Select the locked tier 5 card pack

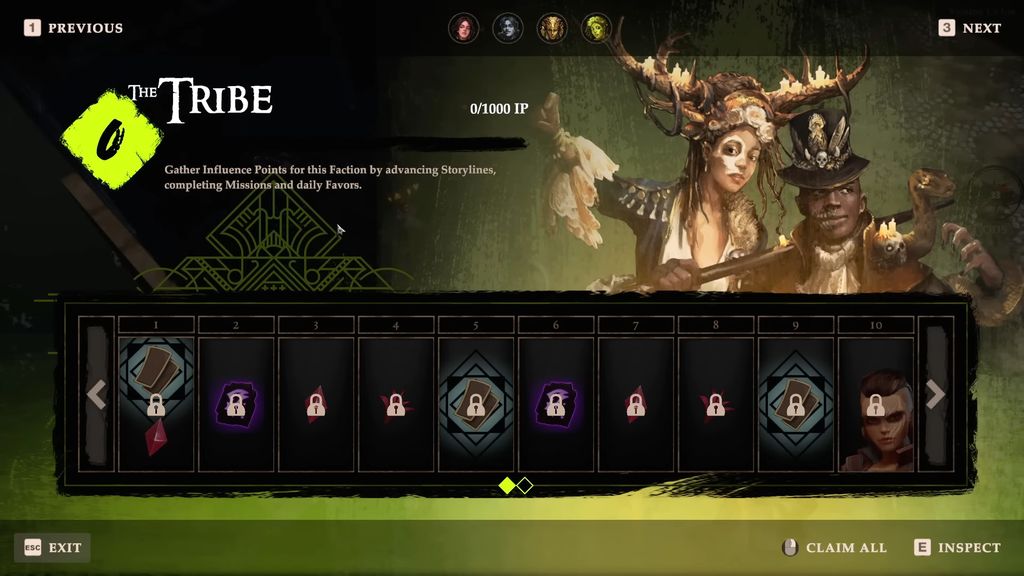coord(476,404)
